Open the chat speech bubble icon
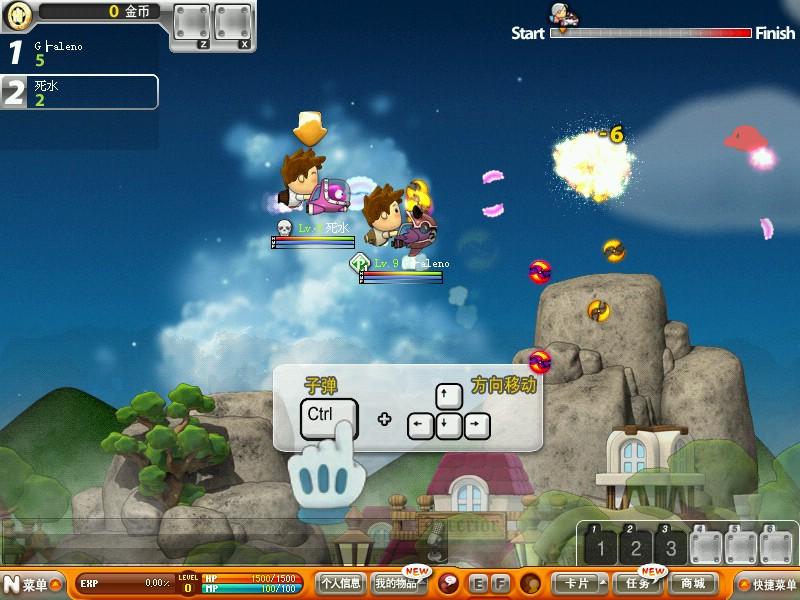Screen dimensions: 800x600 [x=449, y=583]
